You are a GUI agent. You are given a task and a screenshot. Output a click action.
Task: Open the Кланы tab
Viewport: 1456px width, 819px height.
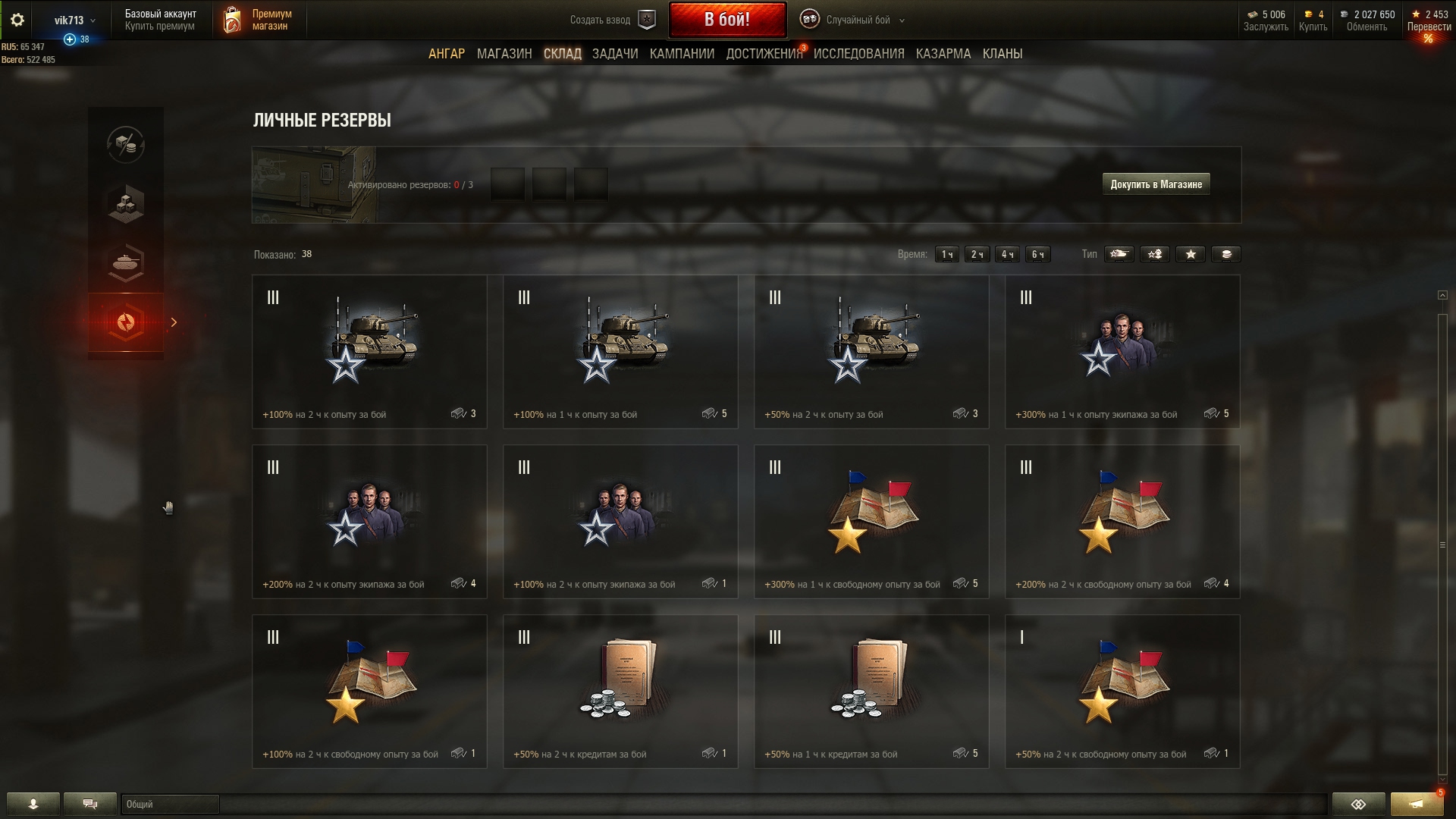tap(1002, 54)
